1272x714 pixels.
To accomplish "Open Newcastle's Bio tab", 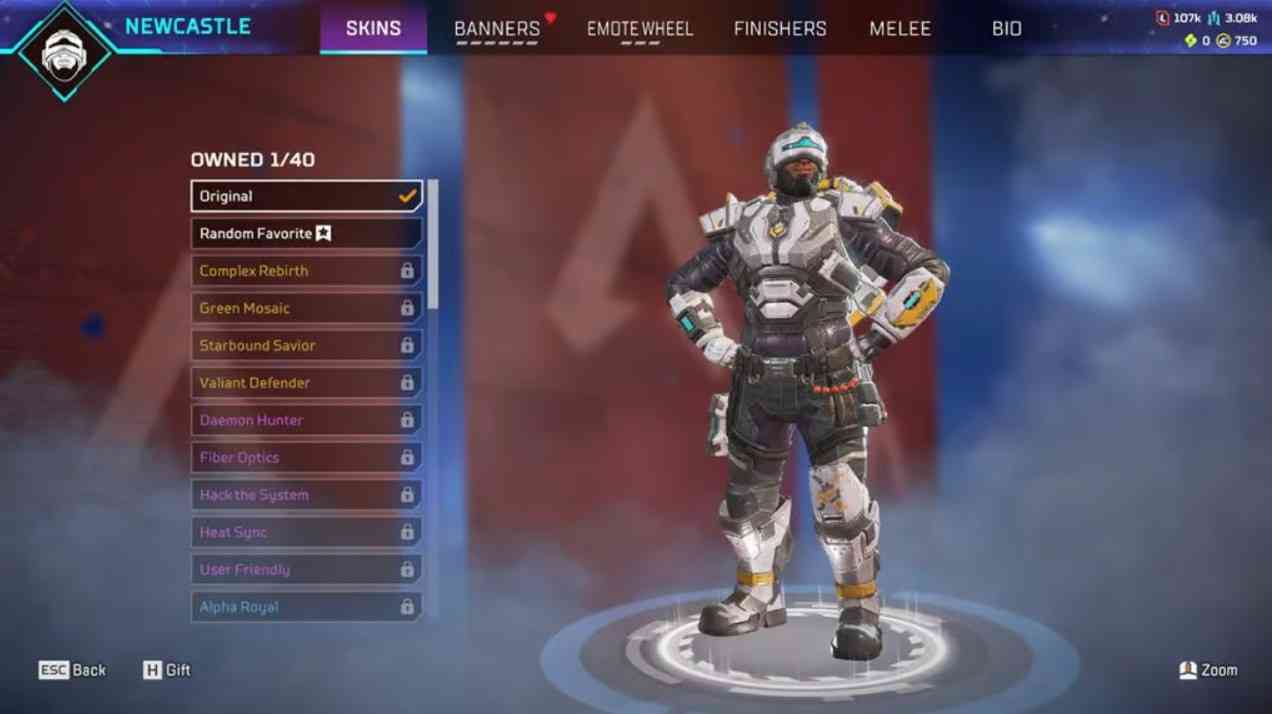I will 1007,29.
